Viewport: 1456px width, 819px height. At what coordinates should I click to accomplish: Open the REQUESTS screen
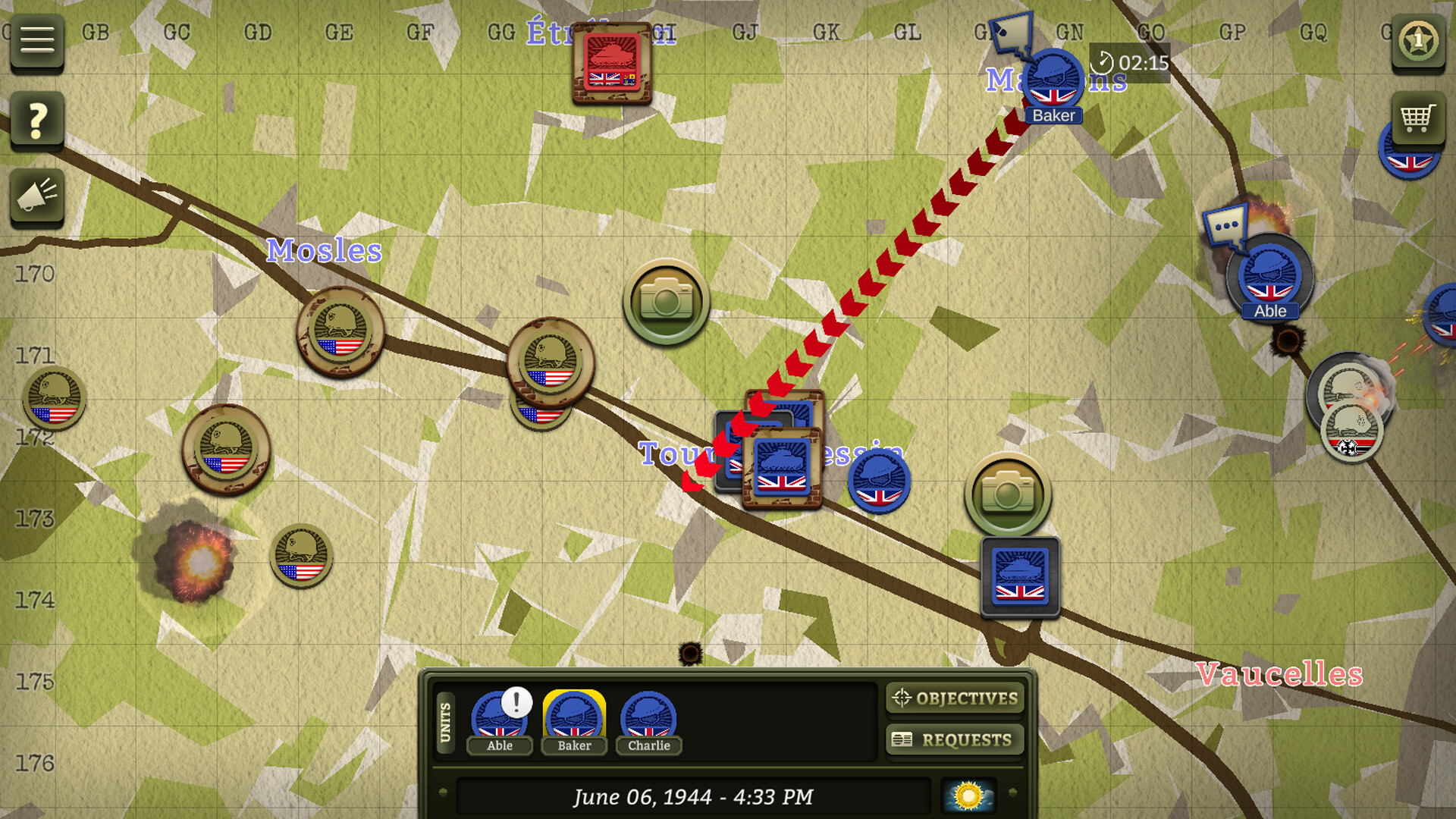954,739
